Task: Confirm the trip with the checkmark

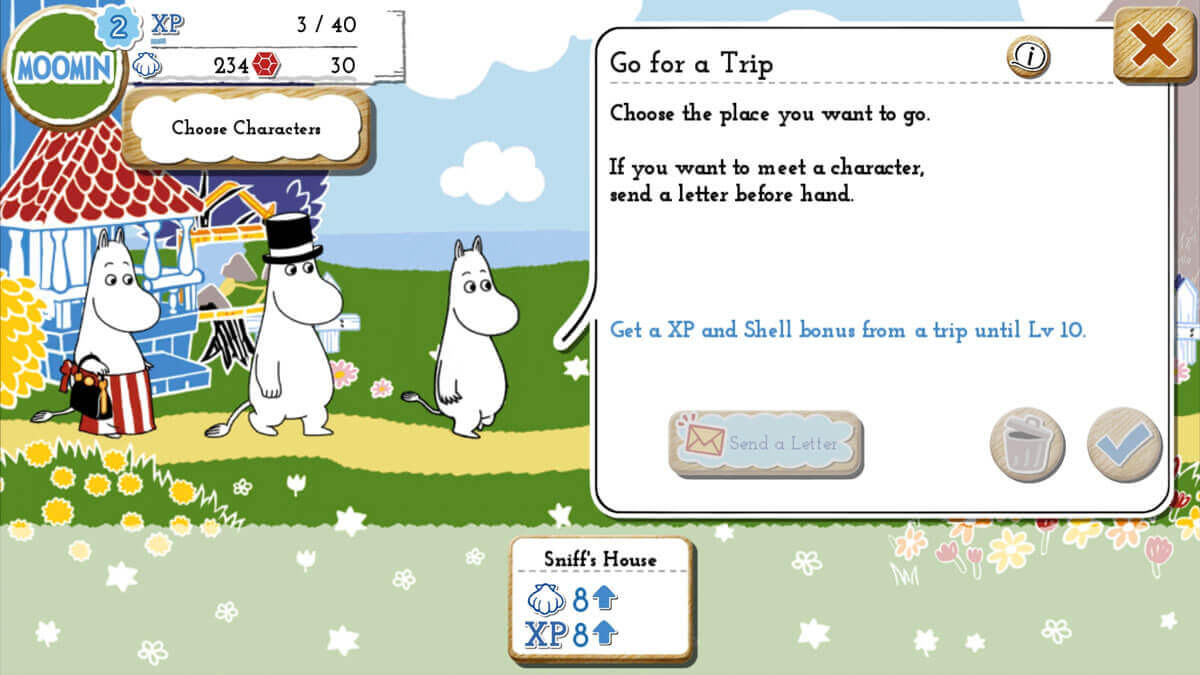Action: 1124,445
